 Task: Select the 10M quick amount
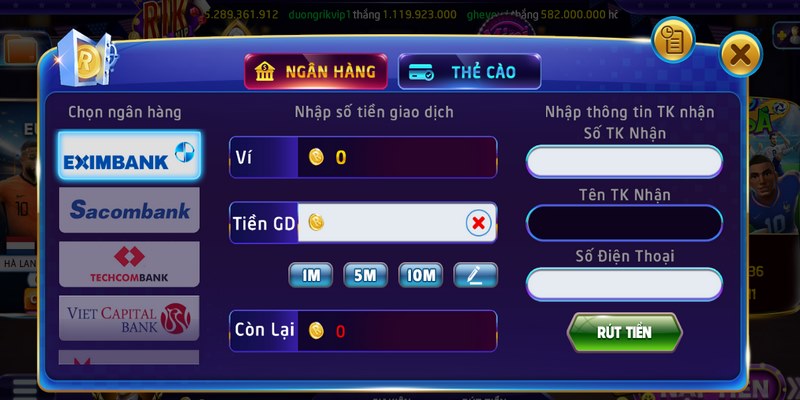tap(420, 275)
